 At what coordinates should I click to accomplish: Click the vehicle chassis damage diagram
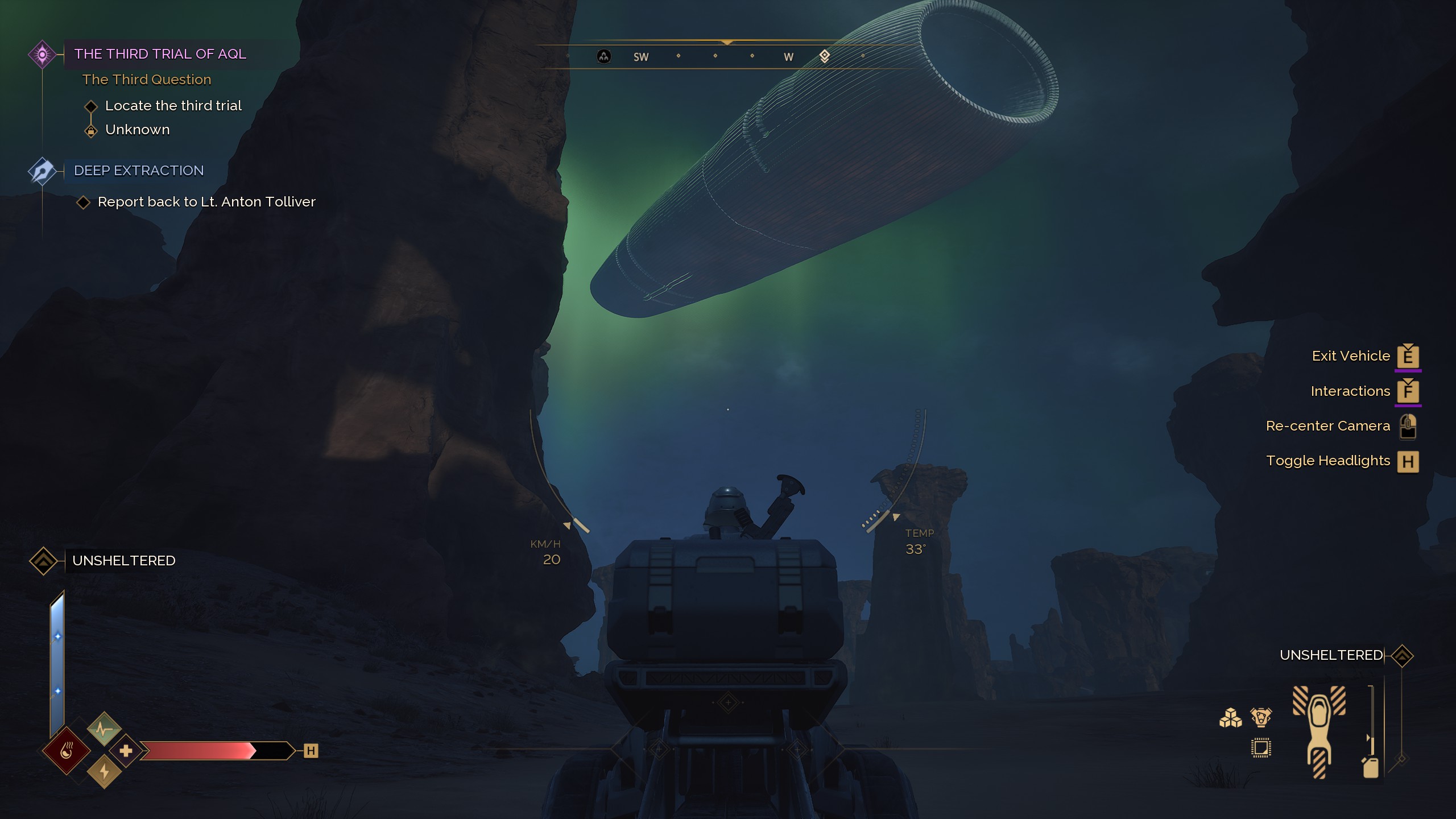[x=1319, y=731]
